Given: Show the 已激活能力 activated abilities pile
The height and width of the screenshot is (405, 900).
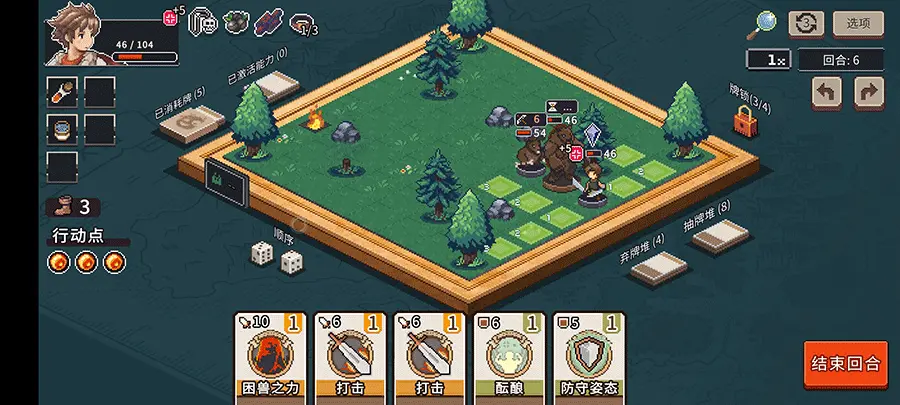Looking at the screenshot, I should coord(273,87).
